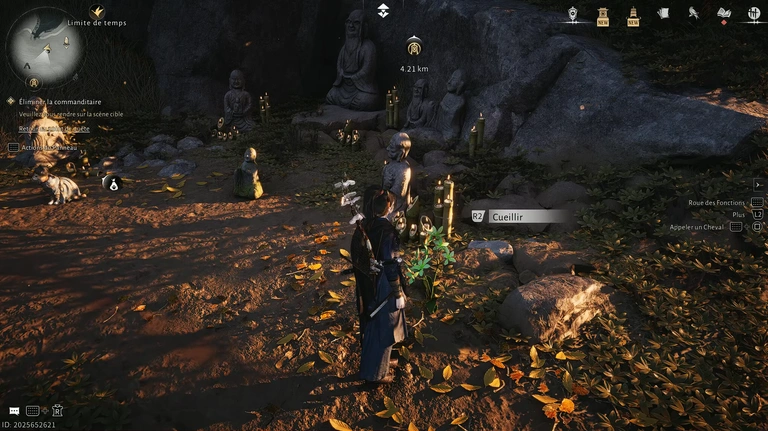Select the 4.21 km objective waypoint marker
The height and width of the screenshot is (431, 768).
(x=414, y=47)
